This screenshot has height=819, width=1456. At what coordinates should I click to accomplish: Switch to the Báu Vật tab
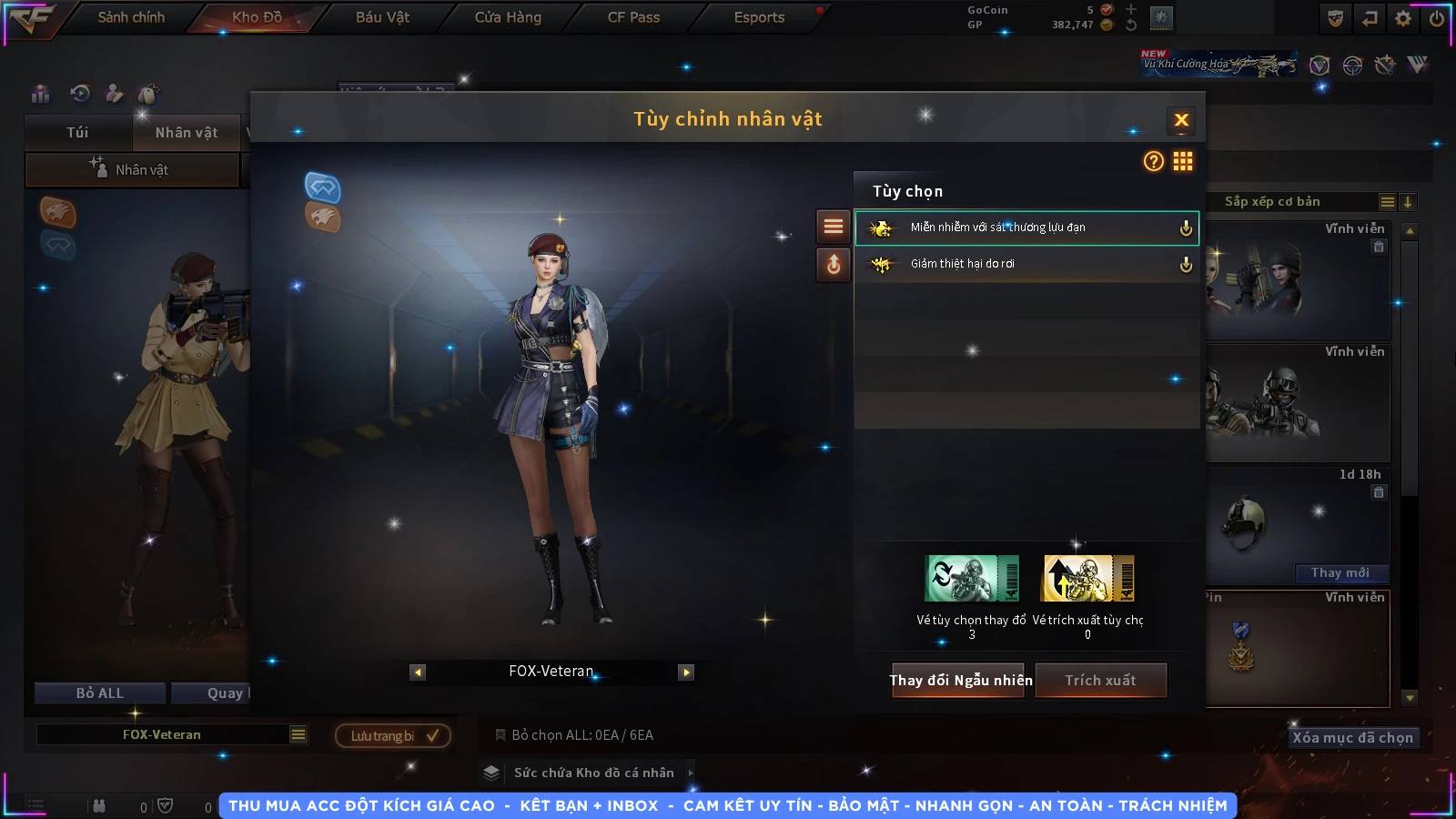tap(382, 17)
